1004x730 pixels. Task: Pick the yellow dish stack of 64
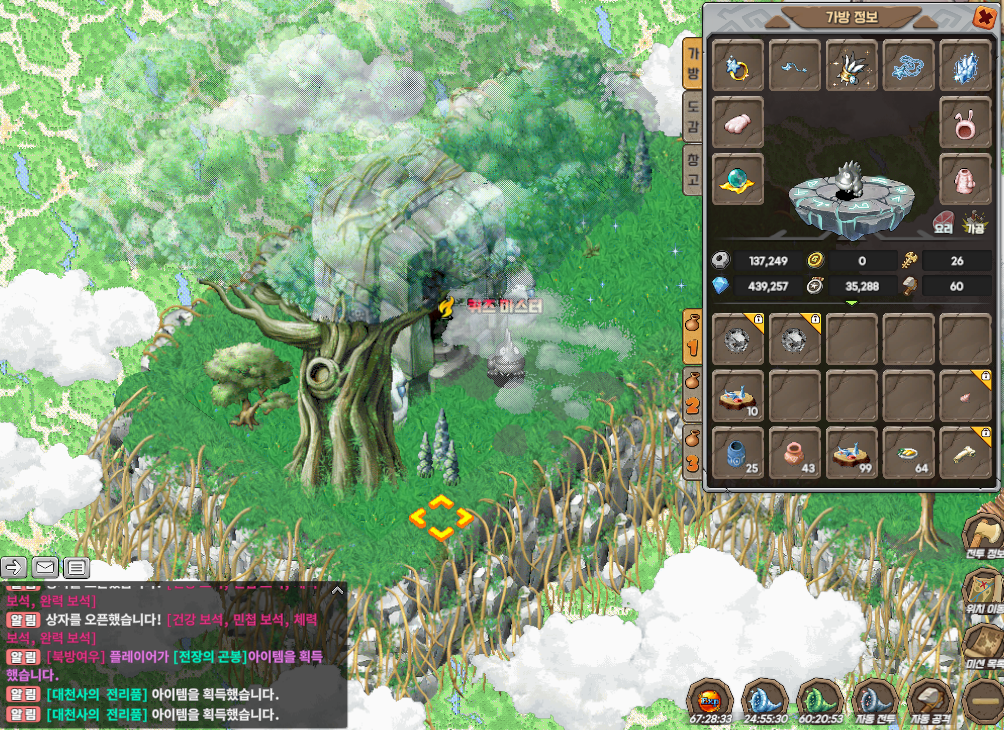coord(909,452)
